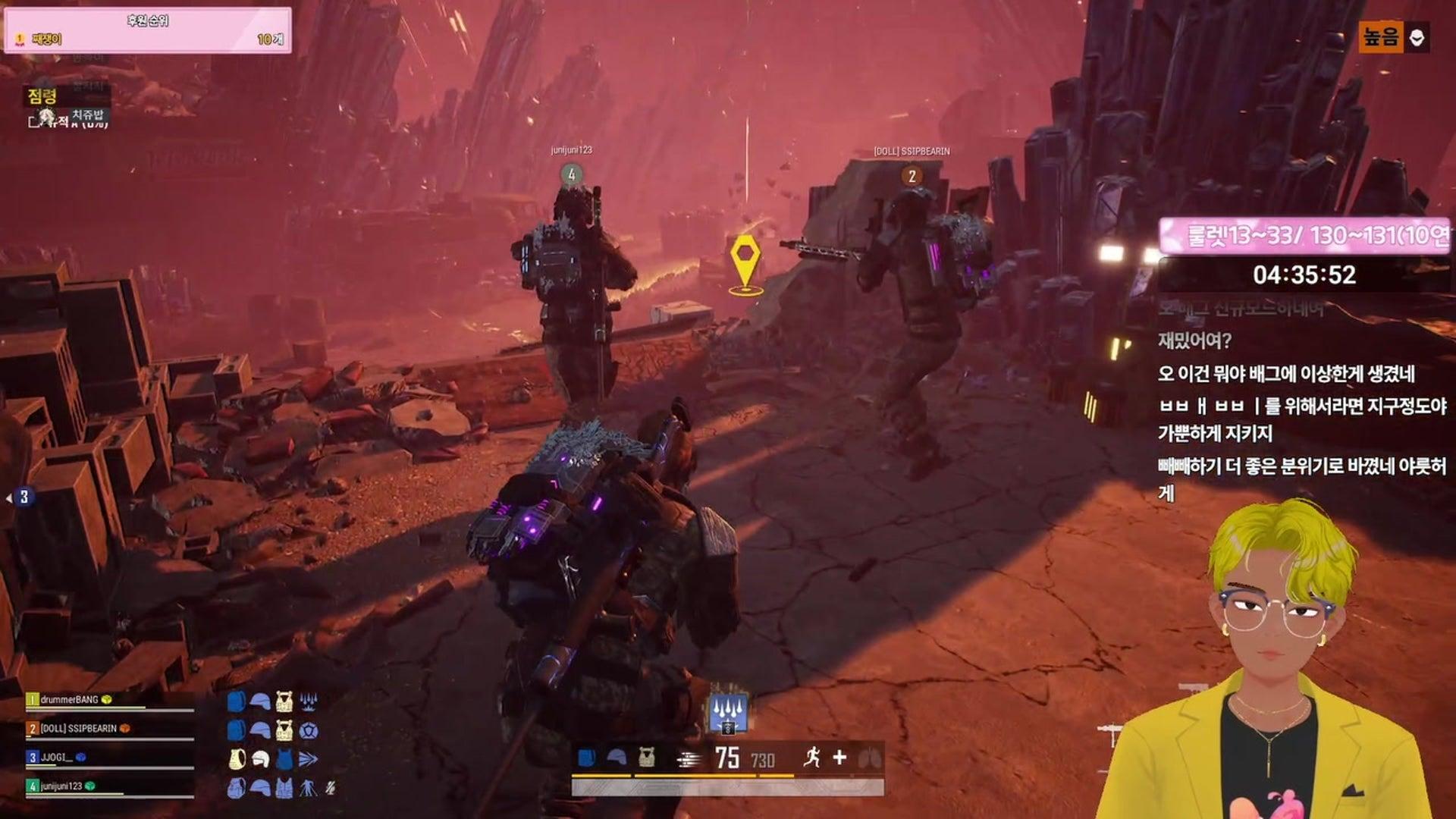This screenshot has width=1456, height=819.
Task: Select the falling missiles ability icon
Action: tap(728, 713)
